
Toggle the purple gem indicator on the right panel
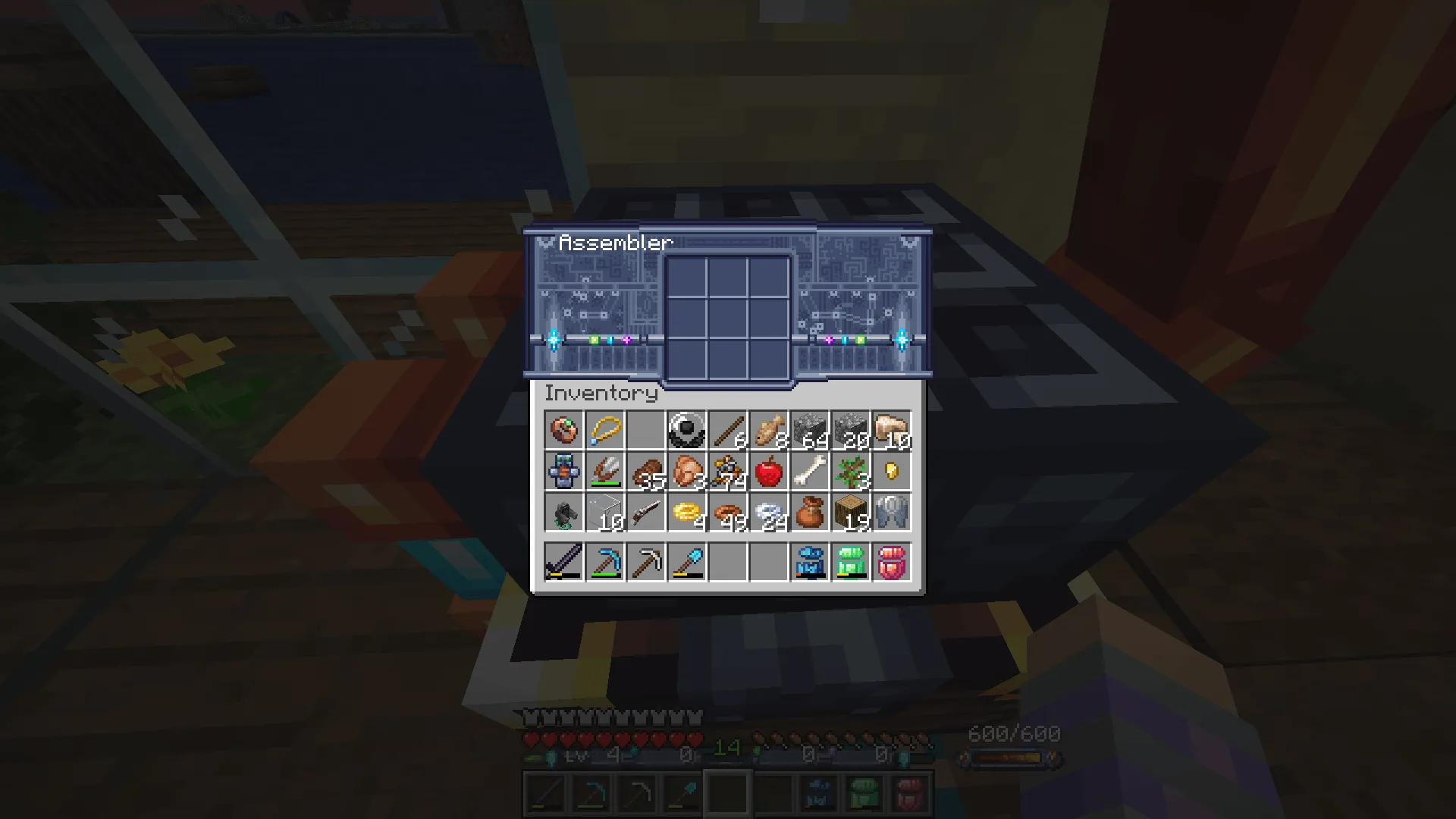coord(830,340)
